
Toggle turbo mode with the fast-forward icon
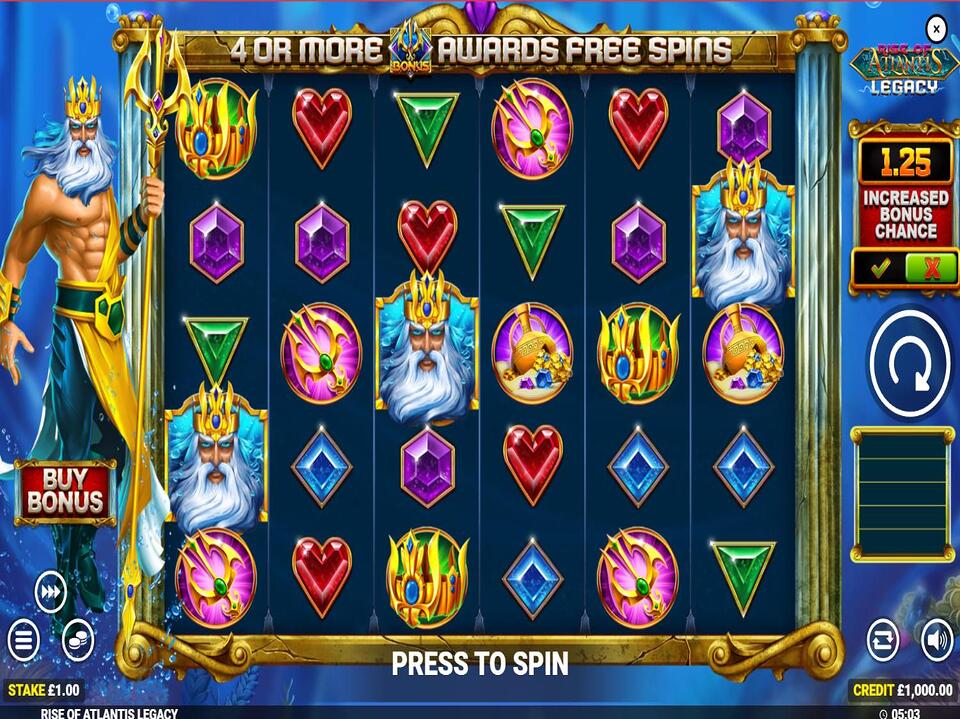tap(50, 592)
